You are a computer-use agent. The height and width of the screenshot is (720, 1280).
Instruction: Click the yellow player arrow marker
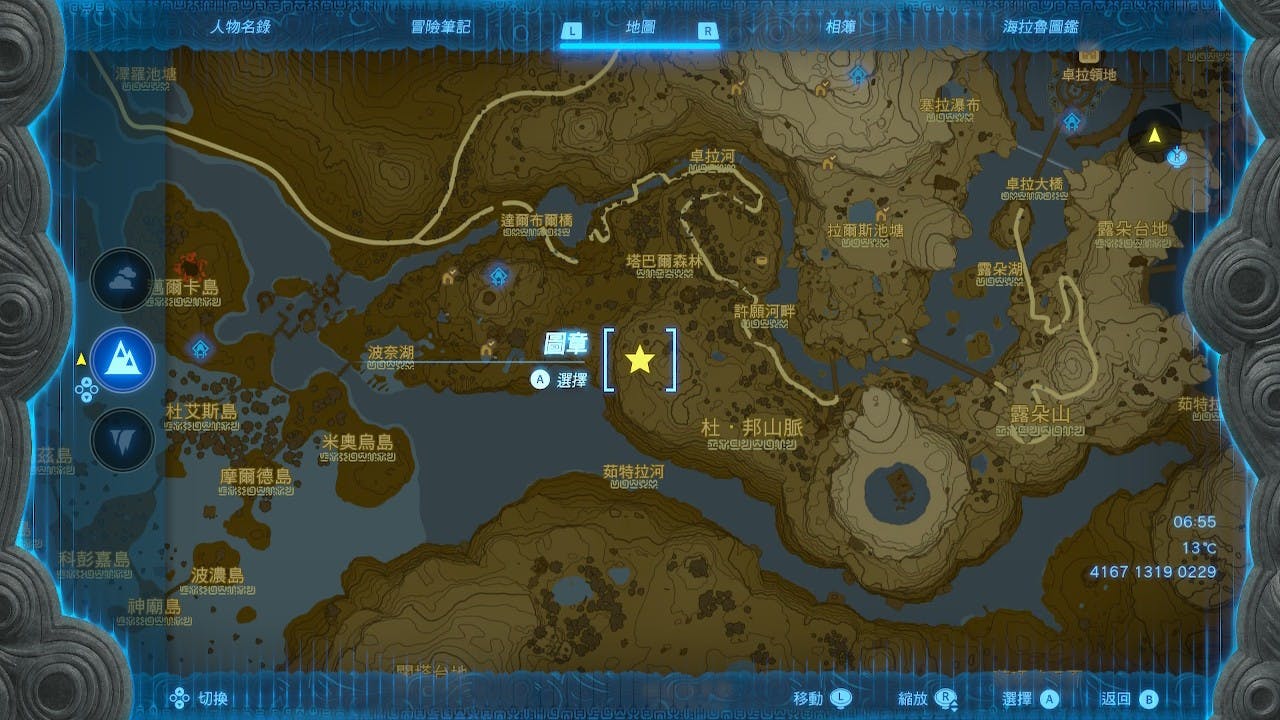pyautogui.click(x=1154, y=134)
